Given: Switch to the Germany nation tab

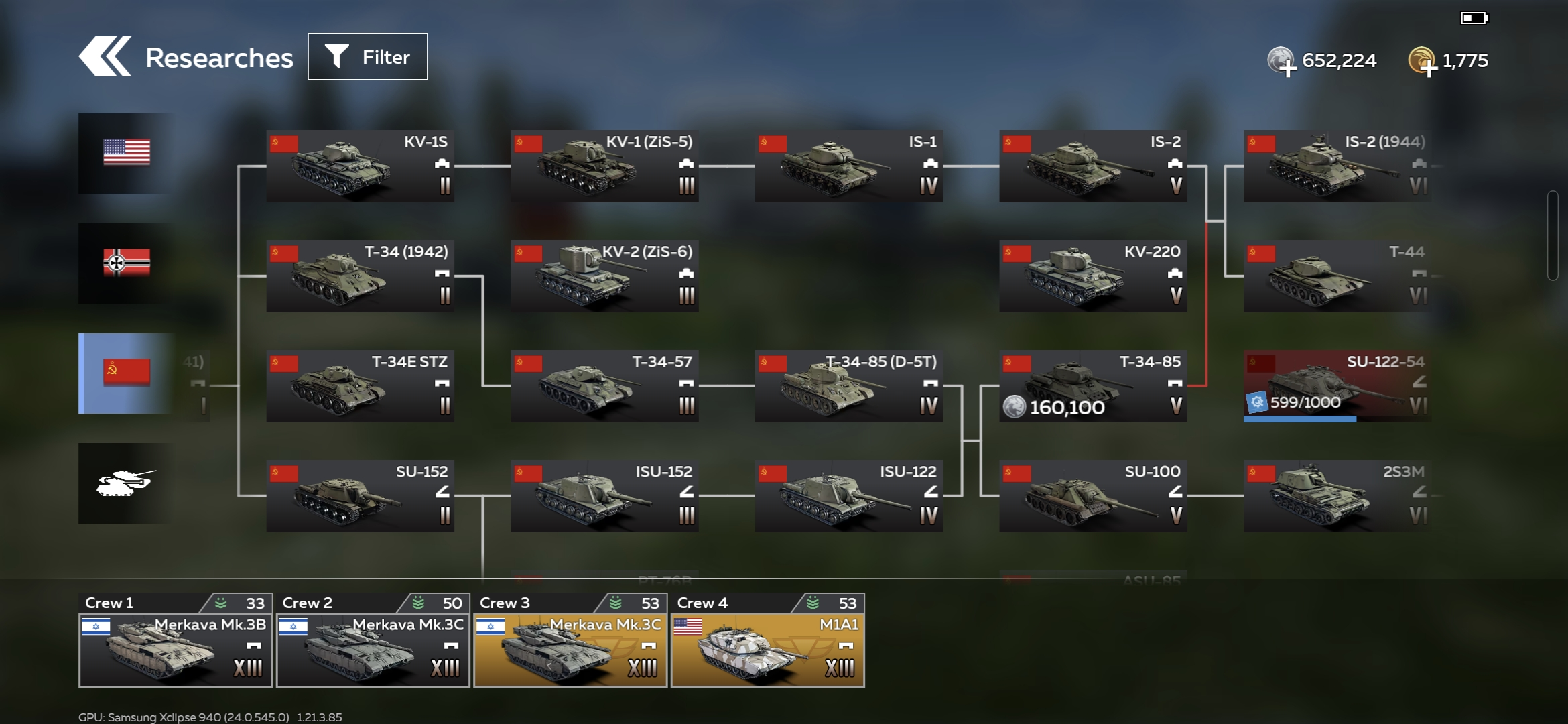Looking at the screenshot, I should [x=126, y=263].
